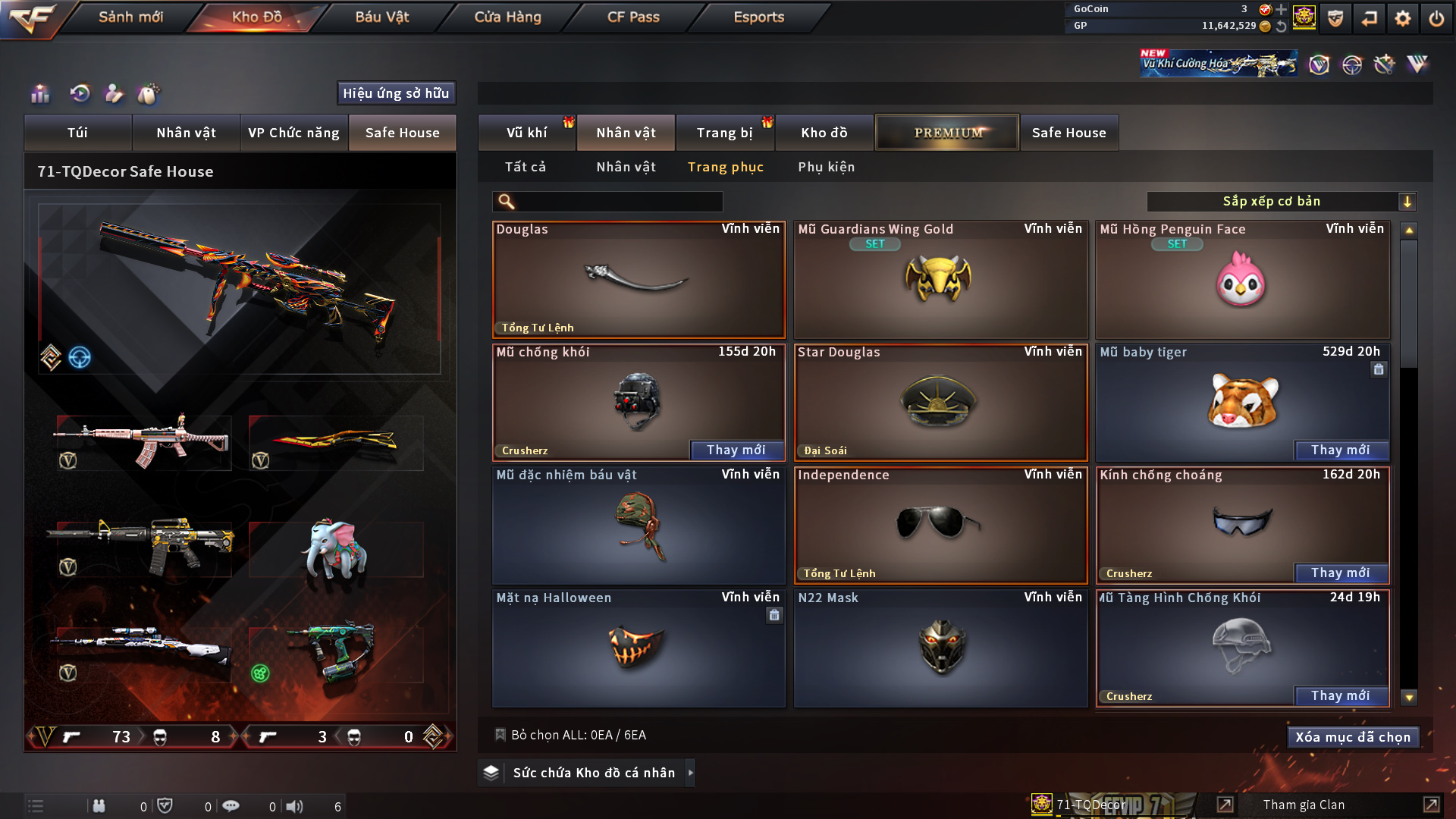Click Xóa mục đã chọn button
Viewport: 1456px width, 819px height.
(1353, 737)
